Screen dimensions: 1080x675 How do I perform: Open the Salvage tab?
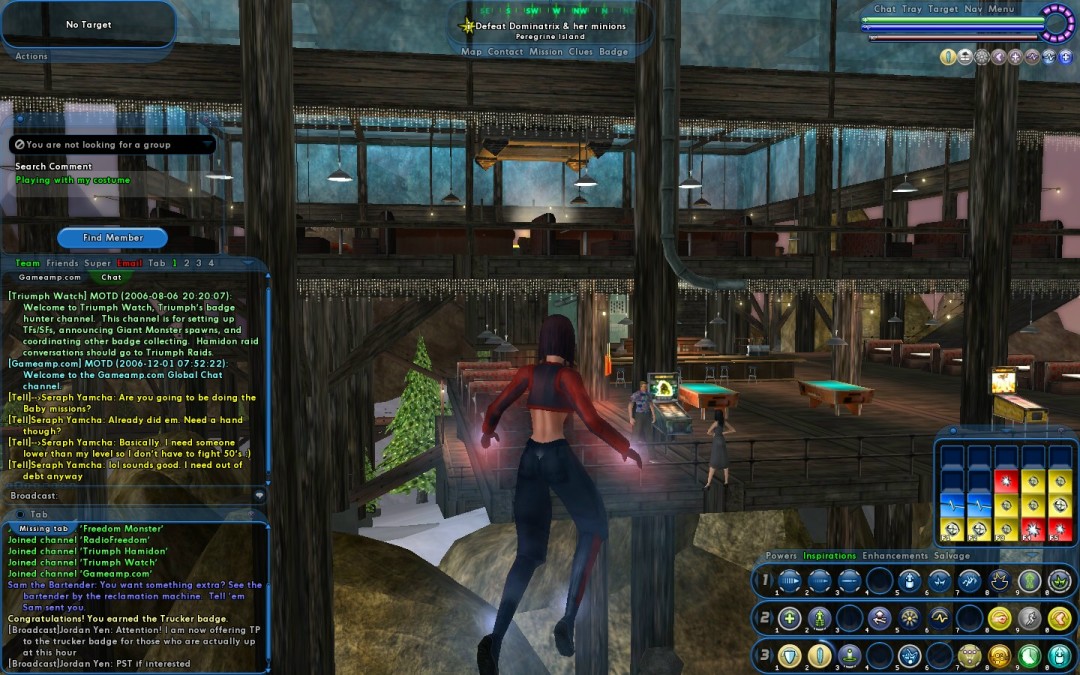point(952,556)
